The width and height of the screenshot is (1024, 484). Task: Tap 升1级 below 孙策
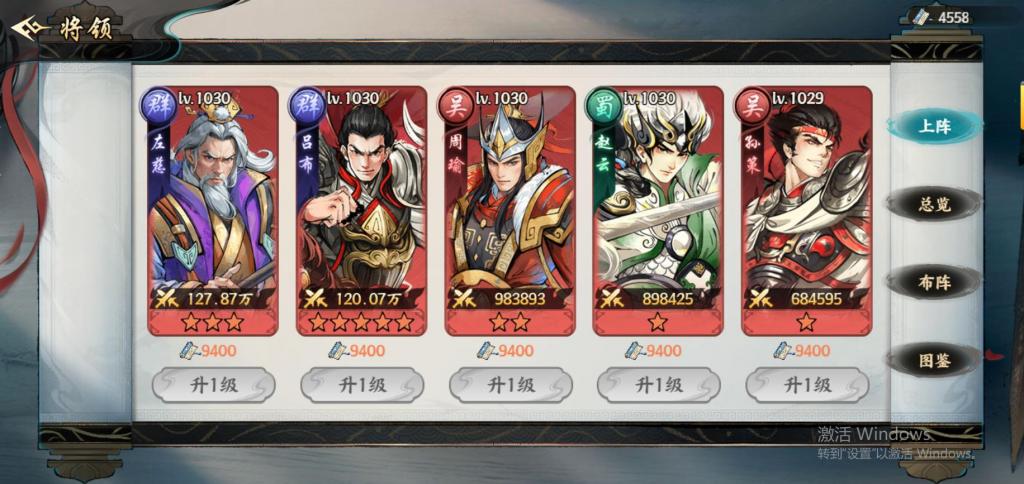coord(806,385)
